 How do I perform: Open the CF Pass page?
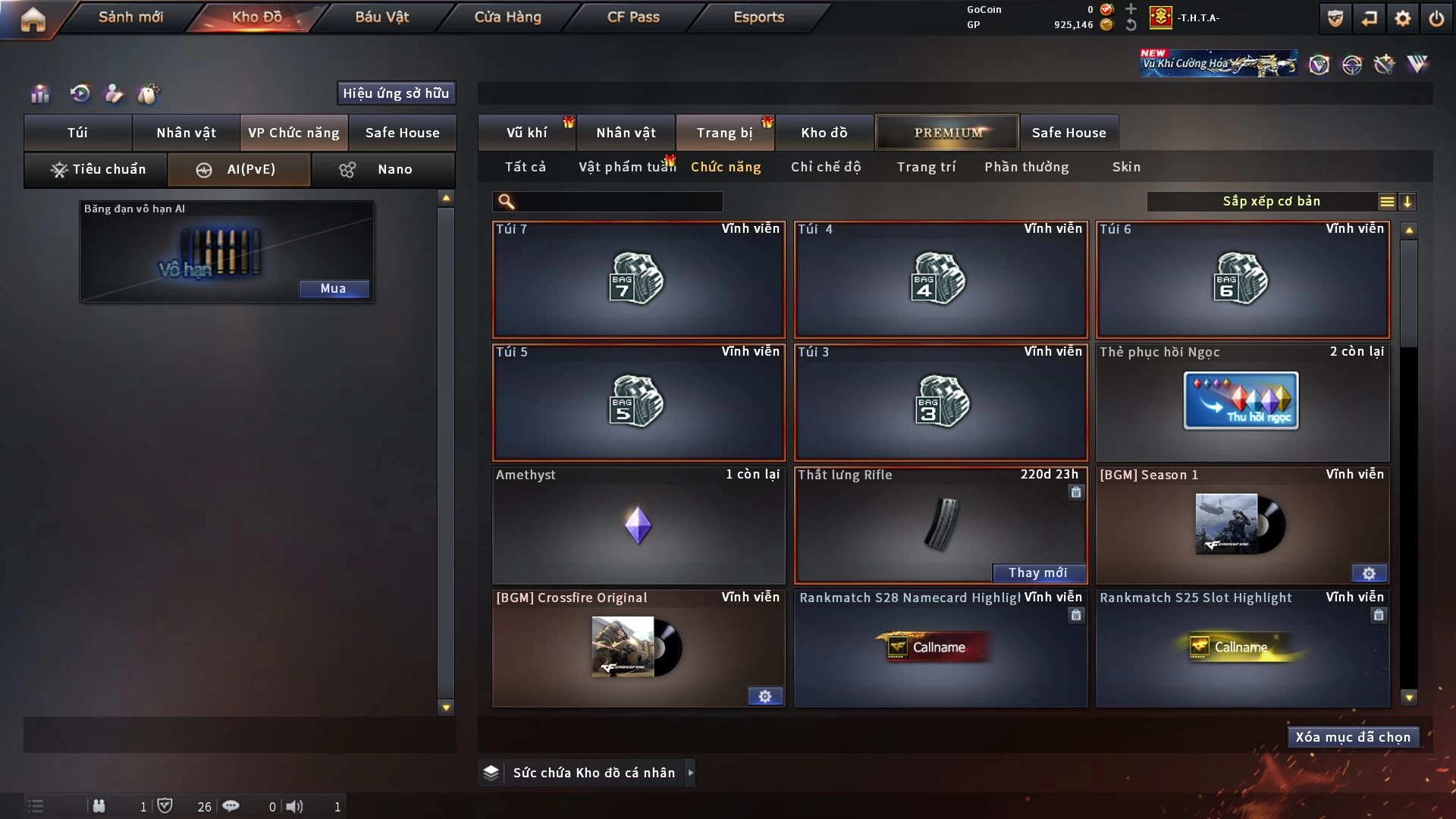633,17
